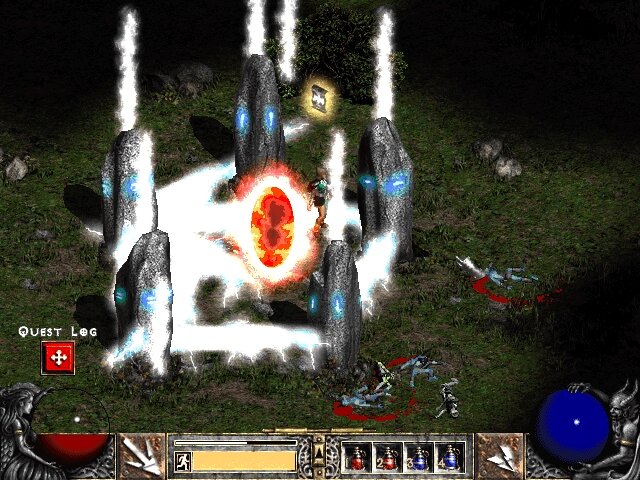The height and width of the screenshot is (480, 640).
Task: Toggle the run/walk button
Action: pyautogui.click(x=182, y=460)
